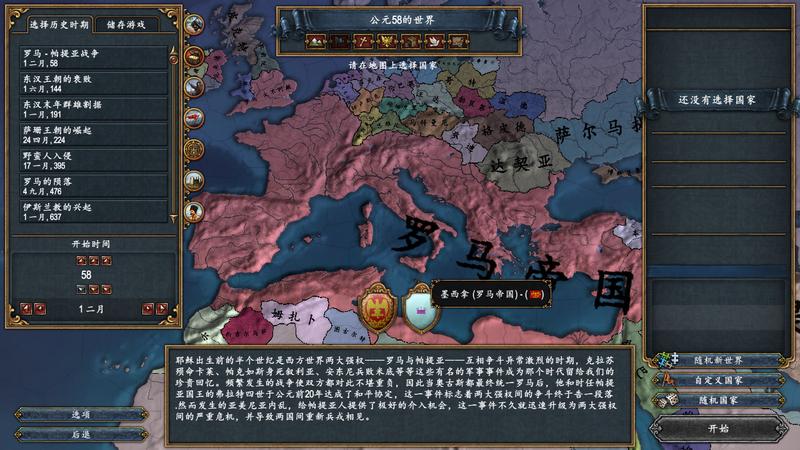800x450 pixels.
Task: Go back with the 后退 button
Action: tap(82, 434)
